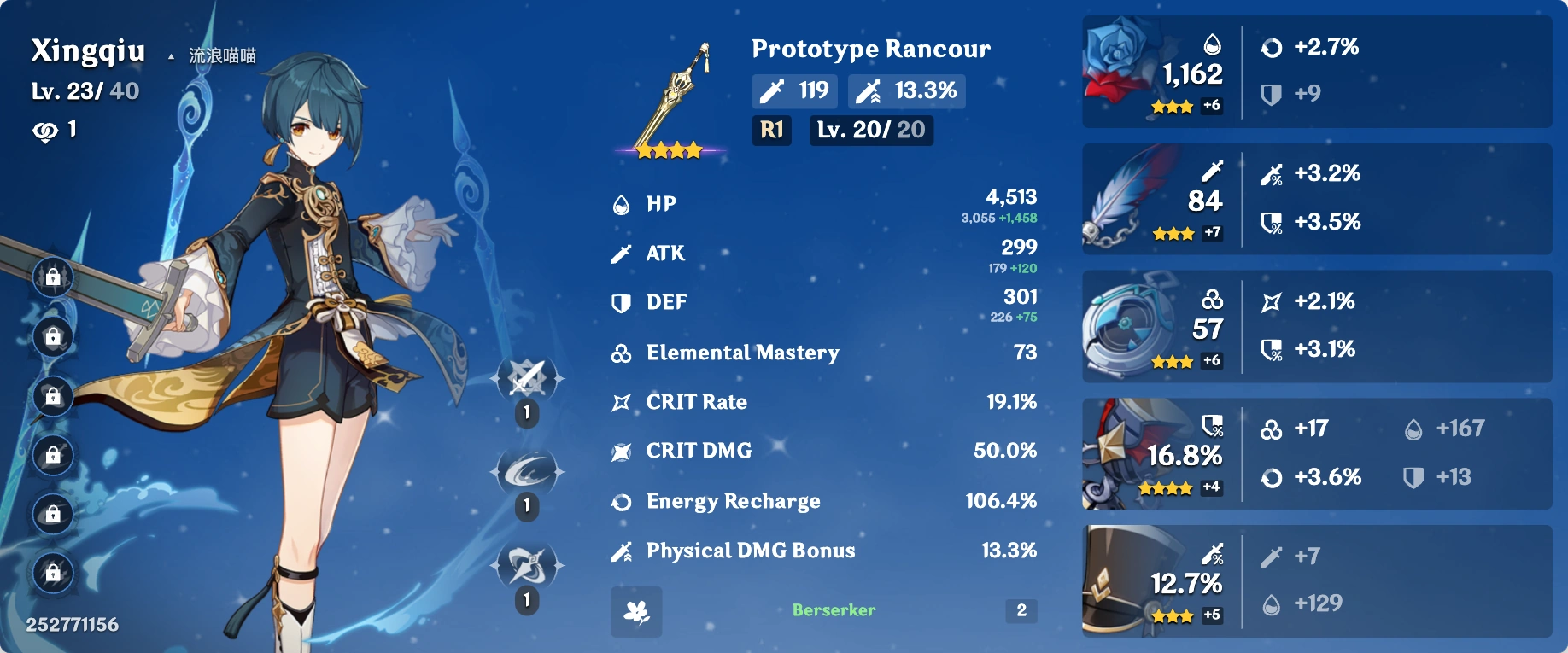Screen dimensions: 1568x653
Task: Click the Energy Recharge stat icon
Action: 621,501
